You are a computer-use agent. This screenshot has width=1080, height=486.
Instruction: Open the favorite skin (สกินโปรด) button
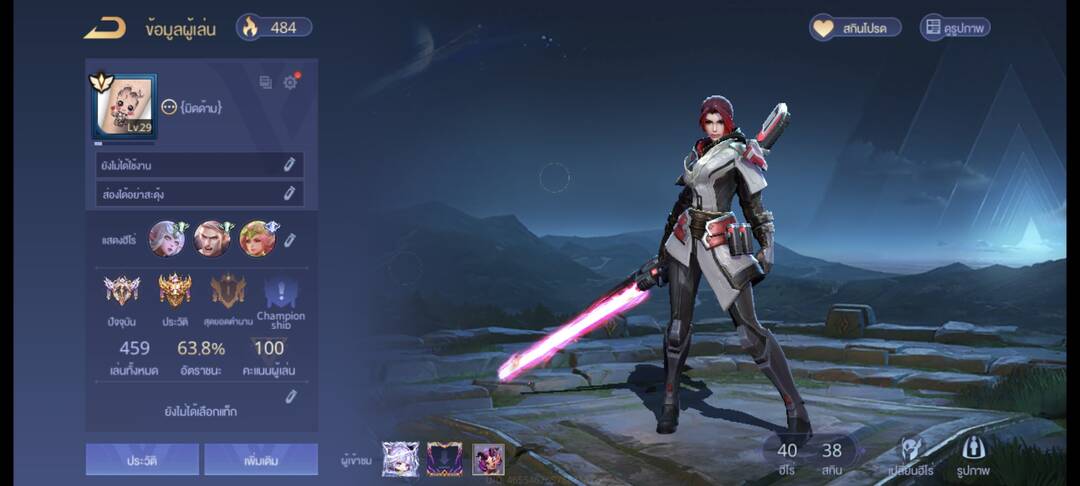[855, 28]
